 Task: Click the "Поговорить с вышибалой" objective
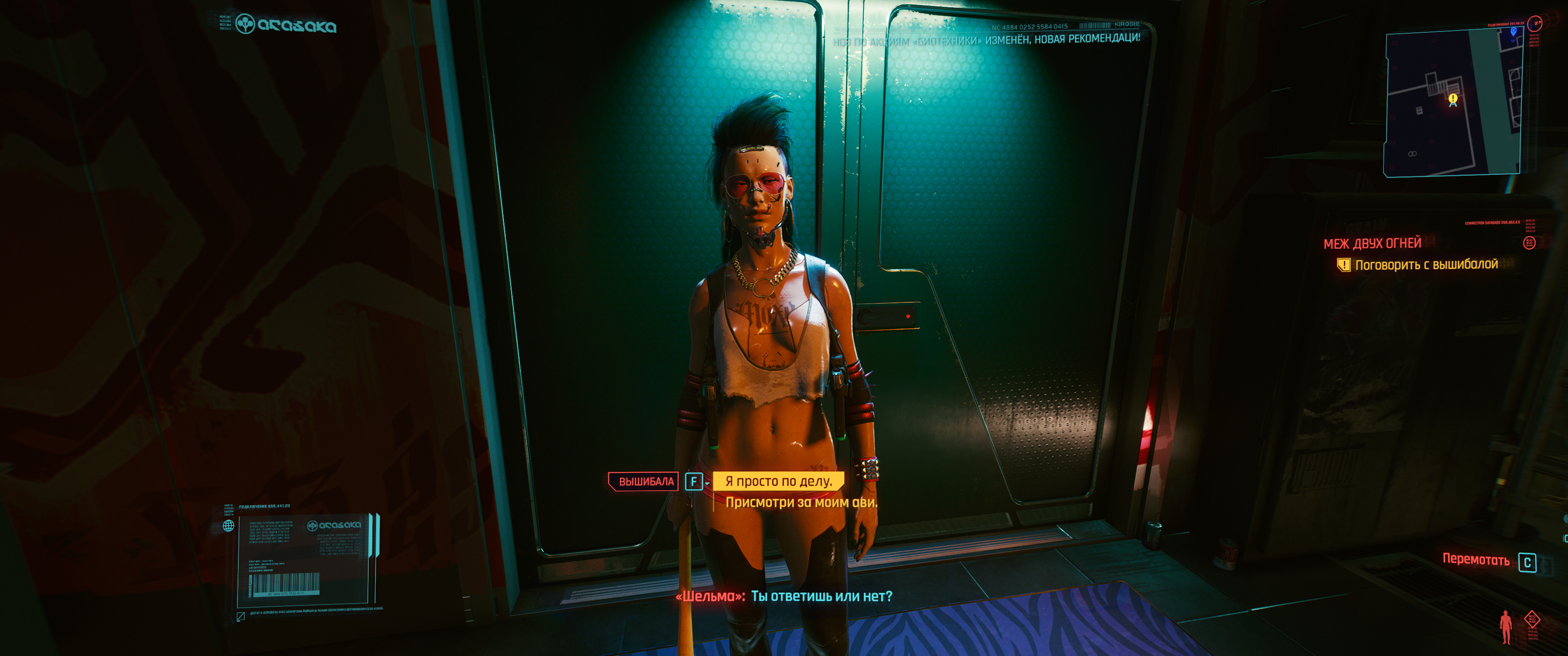(1426, 265)
